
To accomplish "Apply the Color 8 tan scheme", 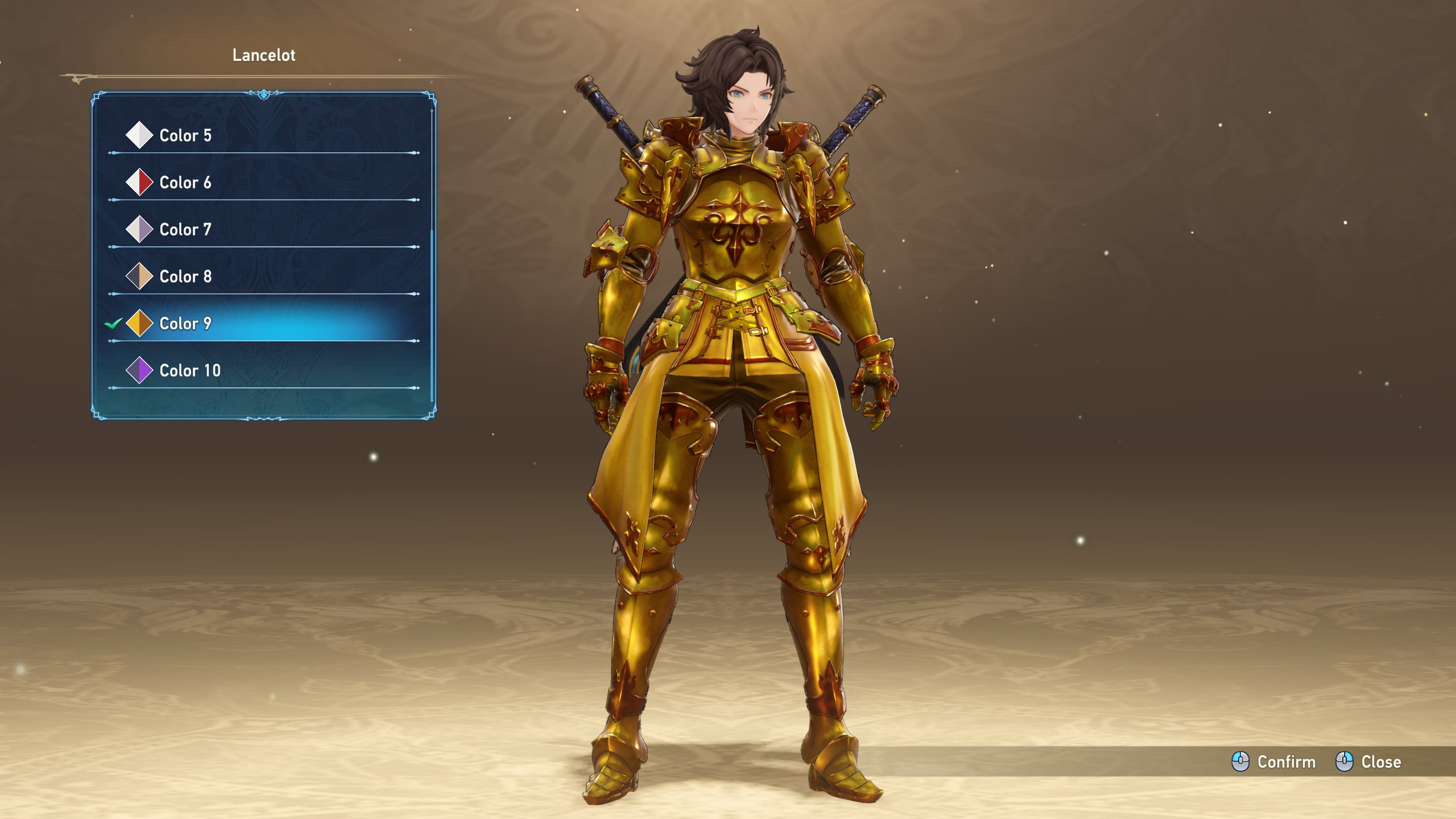I will [x=185, y=276].
